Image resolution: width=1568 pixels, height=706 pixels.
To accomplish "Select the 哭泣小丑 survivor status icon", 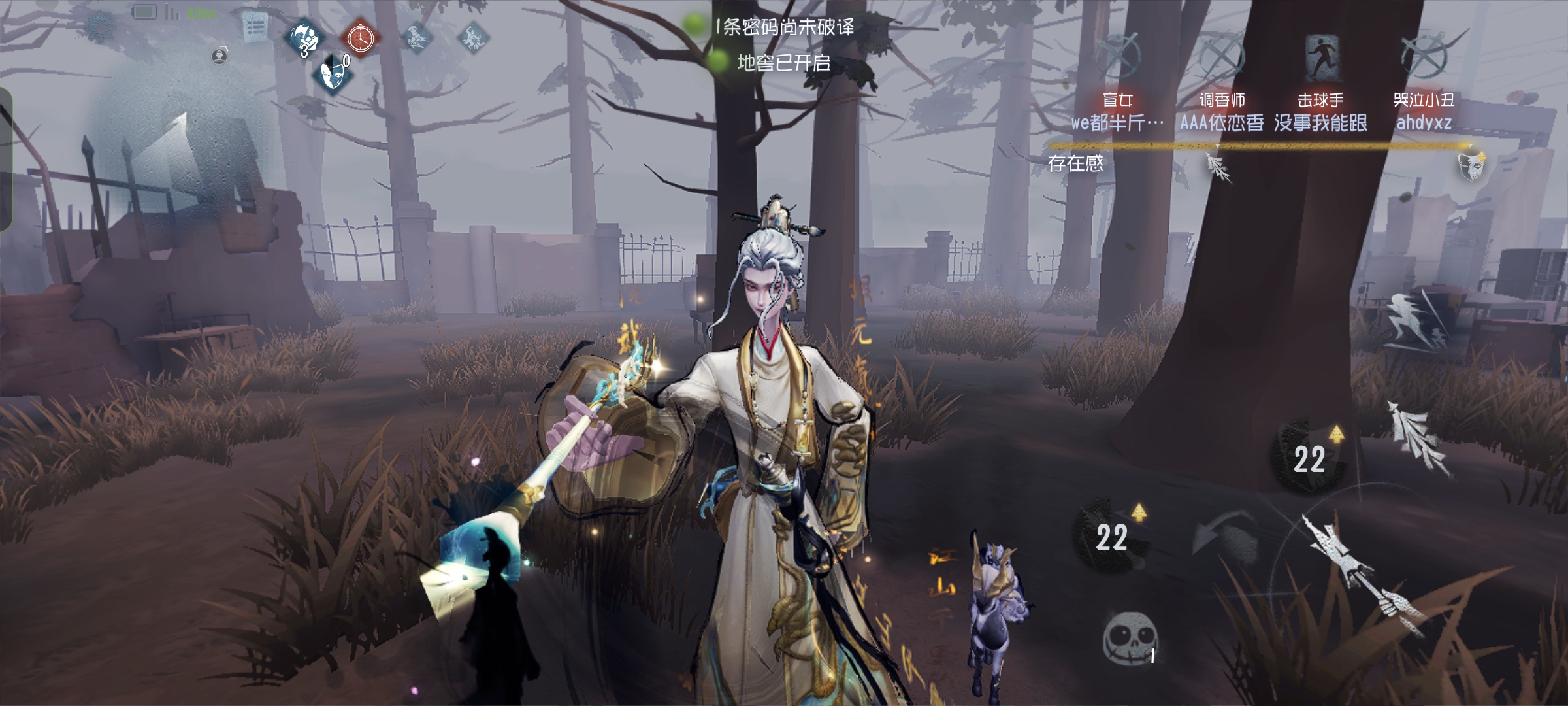I will click(x=1424, y=56).
